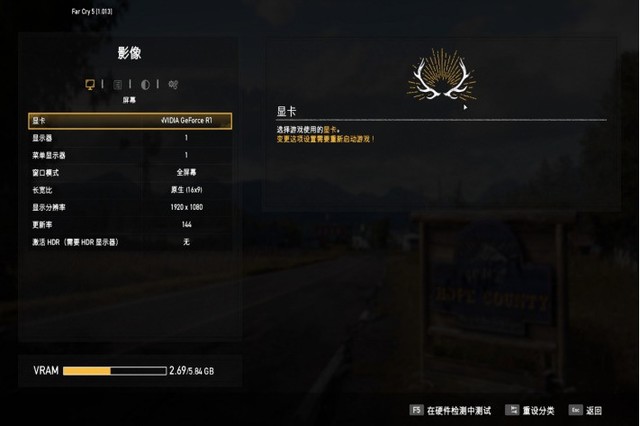Select the 菜单显示器 menu monitor row

(131, 155)
